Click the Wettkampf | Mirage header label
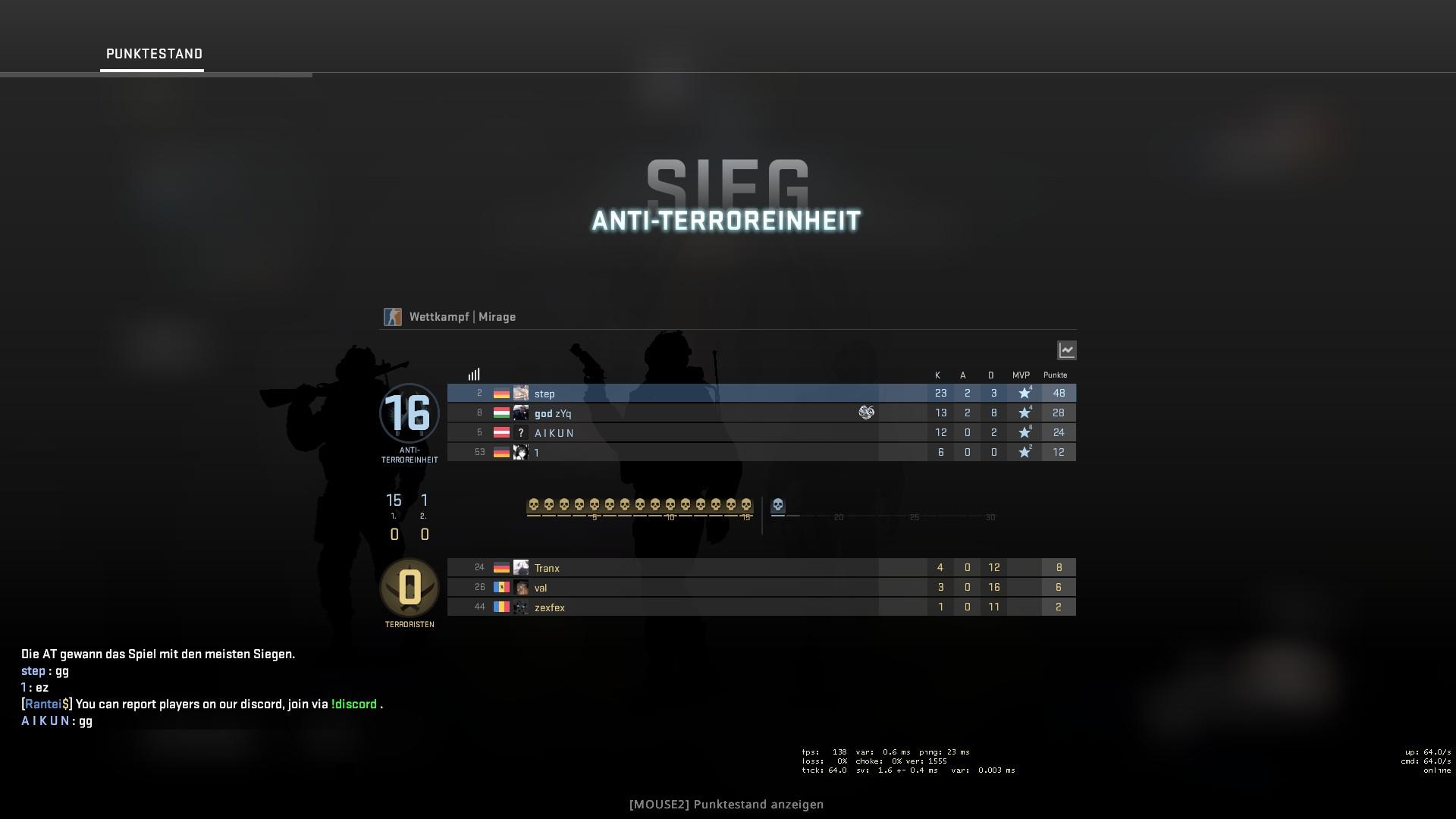 pos(461,316)
